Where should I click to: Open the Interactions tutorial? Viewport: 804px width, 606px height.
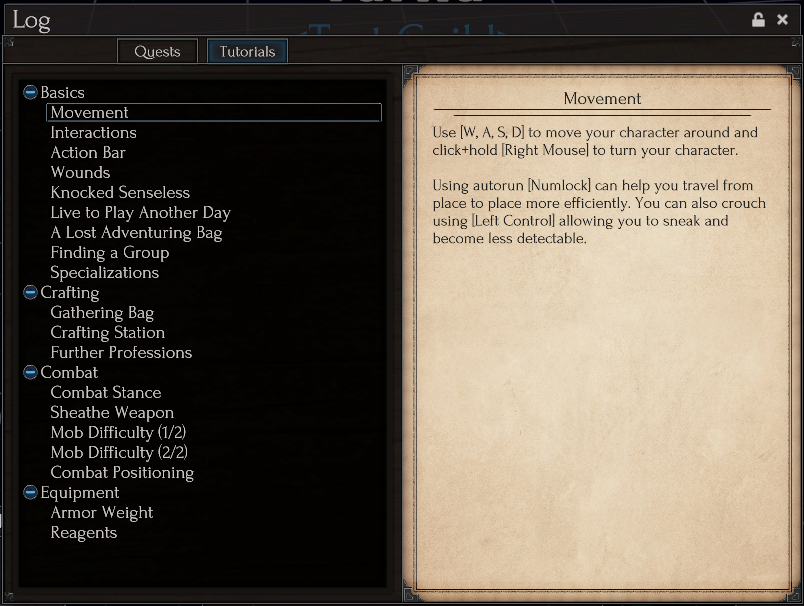(93, 132)
